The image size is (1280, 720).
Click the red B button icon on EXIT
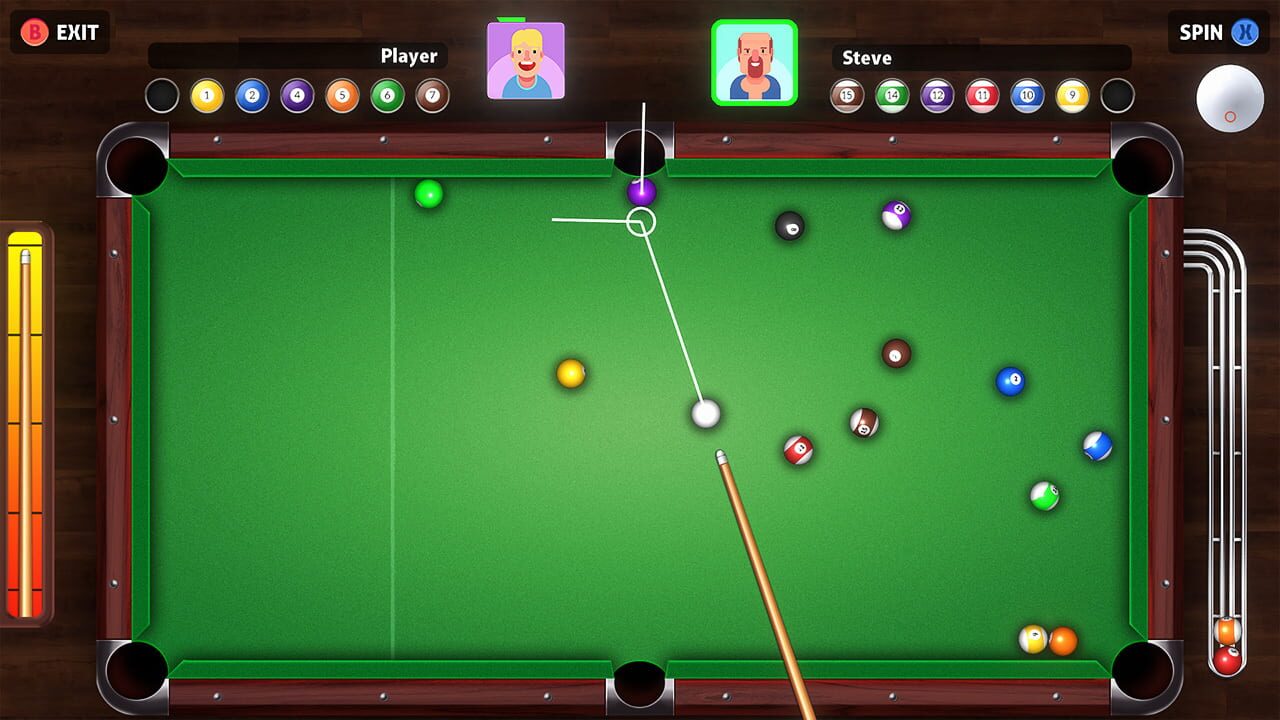[34, 32]
